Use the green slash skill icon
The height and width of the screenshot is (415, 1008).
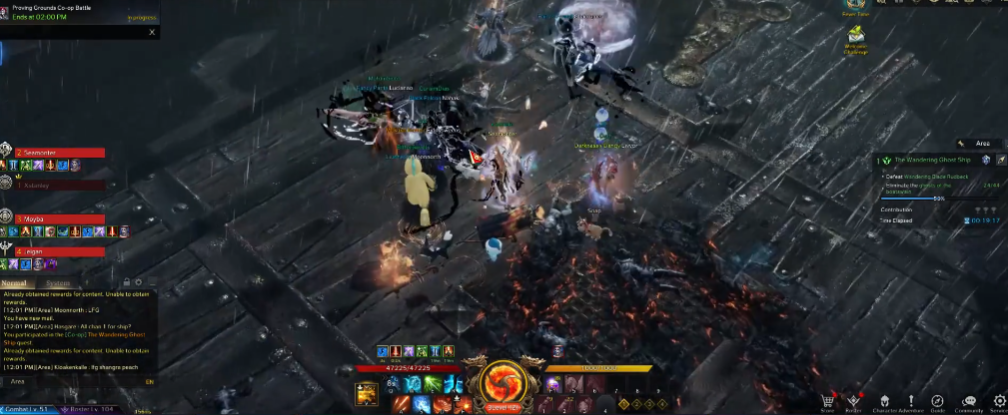point(432,384)
